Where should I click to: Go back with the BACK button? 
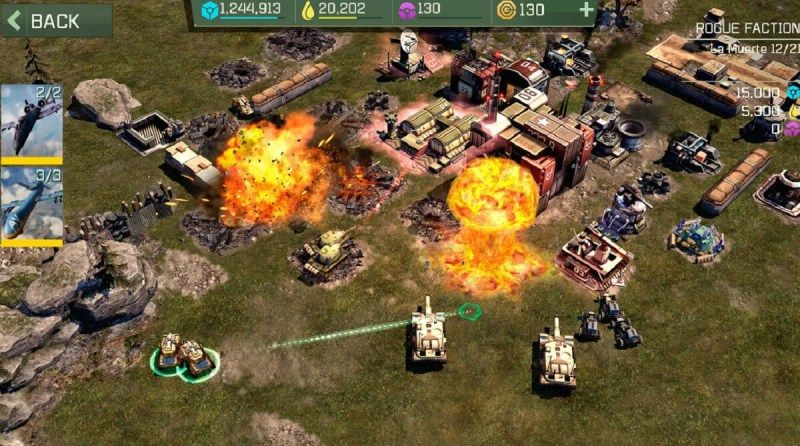click(55, 20)
